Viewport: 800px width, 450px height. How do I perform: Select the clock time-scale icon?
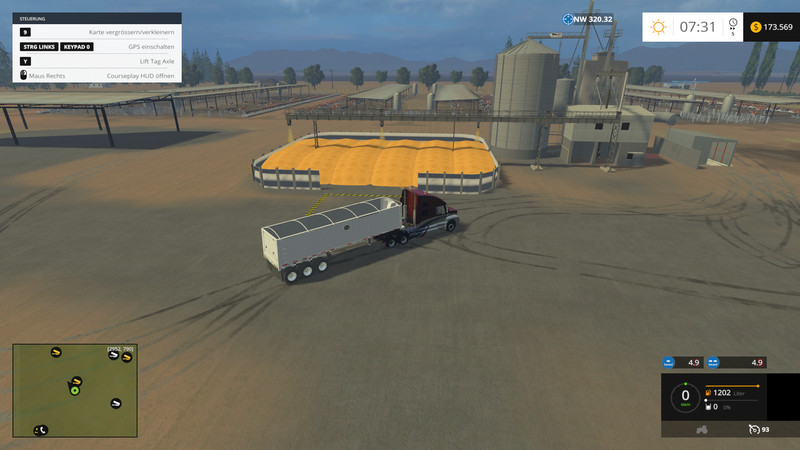point(733,24)
